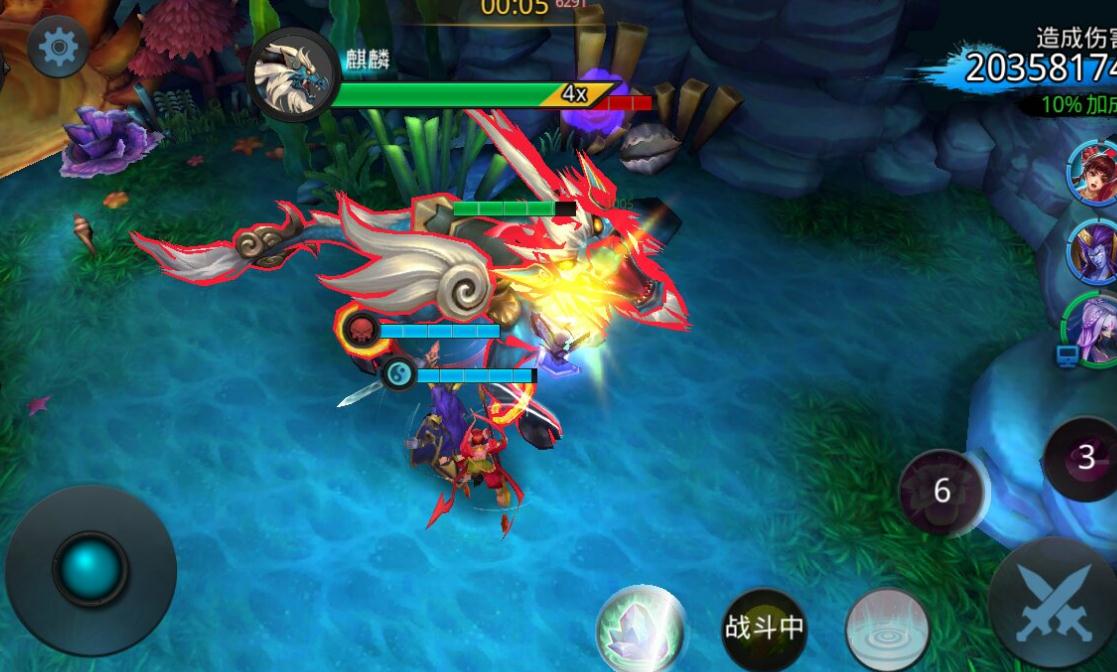Tap the skill on 3-second cooldown

[x=1085, y=458]
